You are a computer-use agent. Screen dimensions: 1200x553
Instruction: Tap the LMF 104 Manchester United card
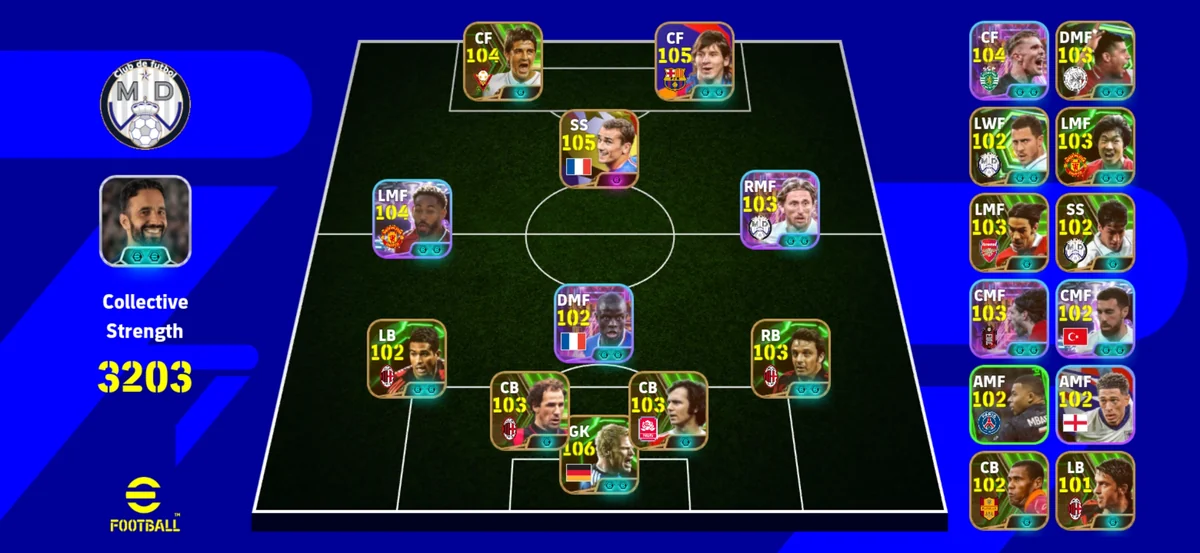tap(412, 220)
